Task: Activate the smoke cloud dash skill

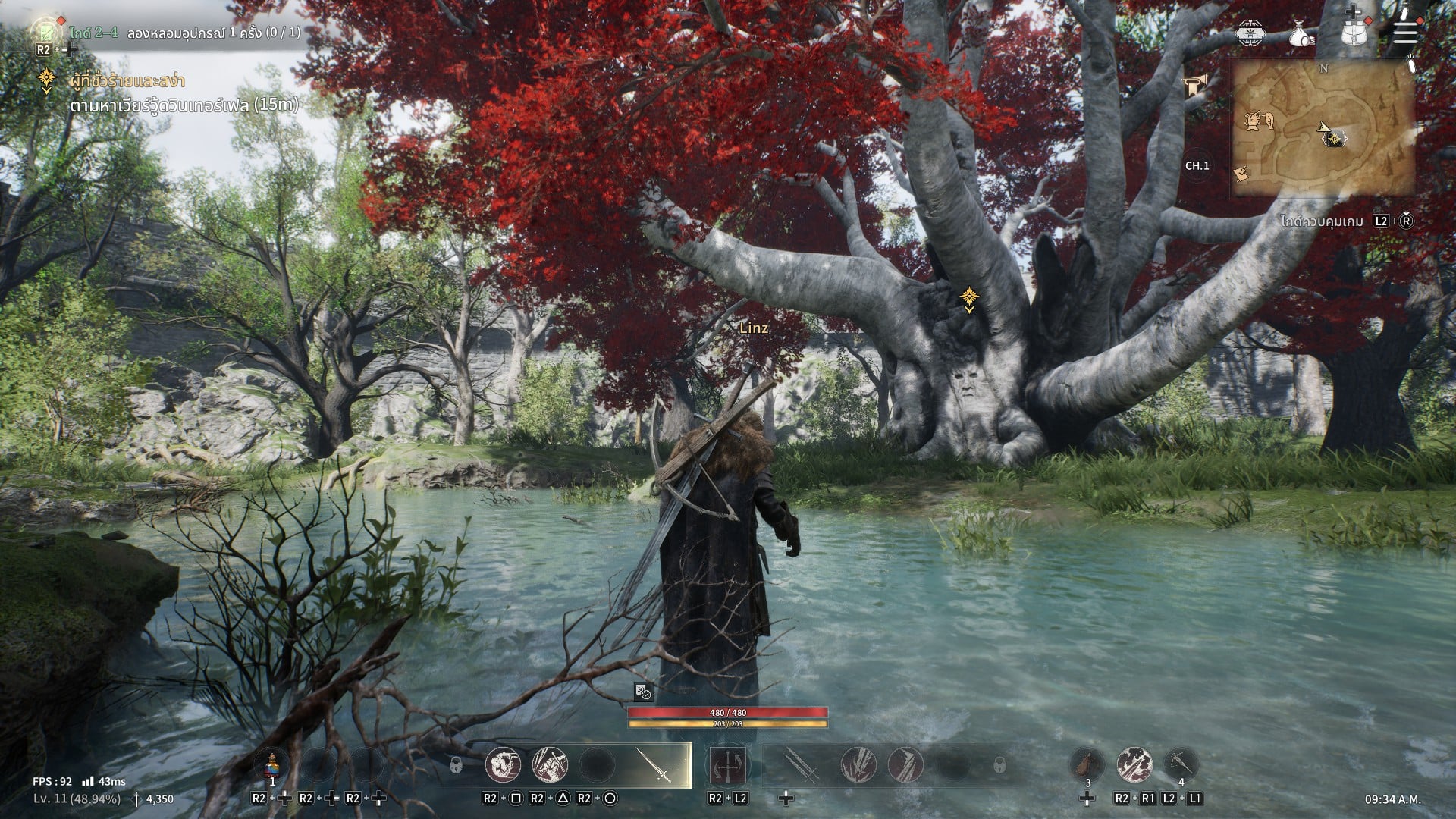Action: click(1134, 764)
